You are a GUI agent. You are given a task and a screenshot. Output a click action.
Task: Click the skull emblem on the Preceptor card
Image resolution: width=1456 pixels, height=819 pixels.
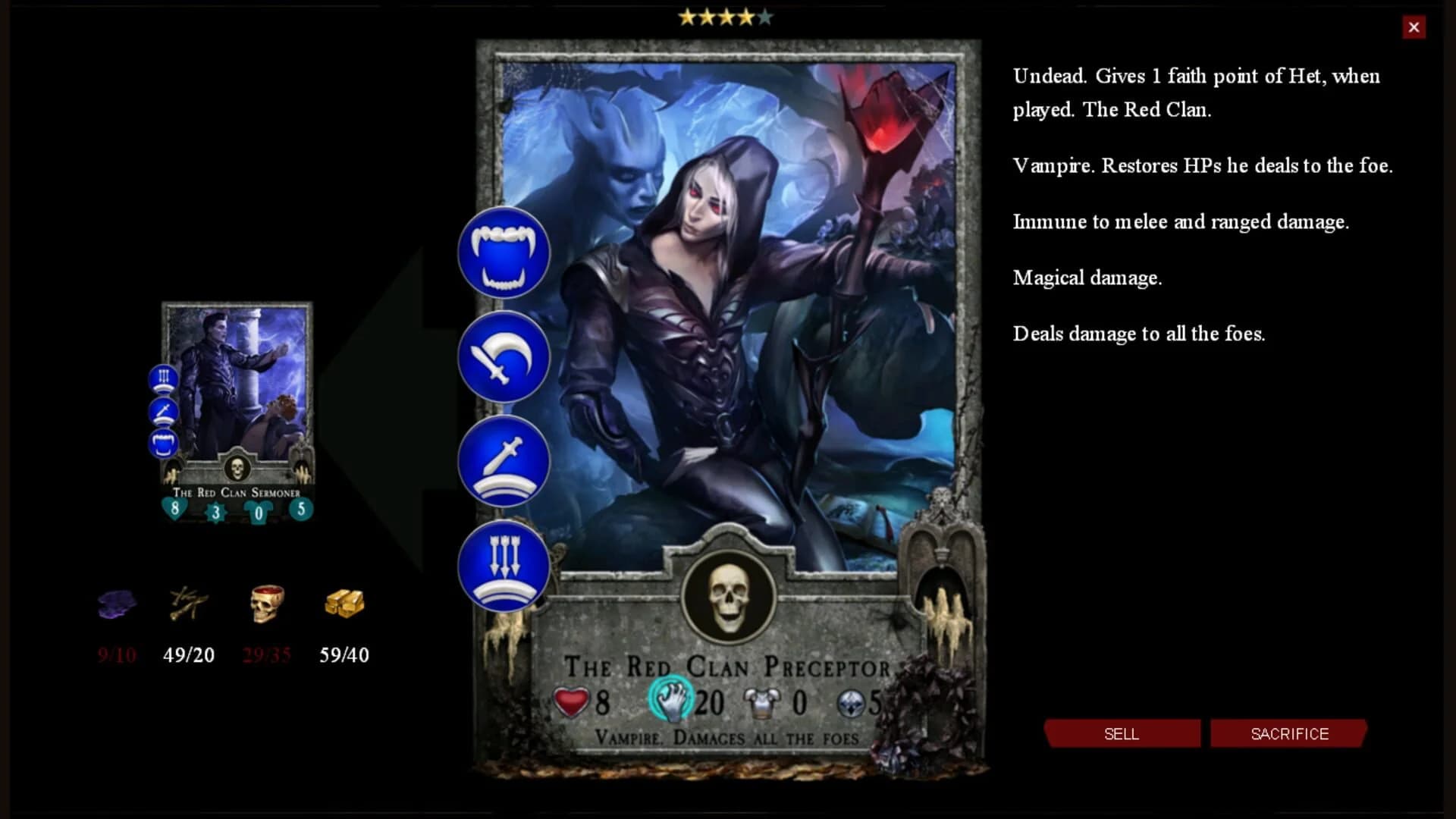[x=730, y=599]
